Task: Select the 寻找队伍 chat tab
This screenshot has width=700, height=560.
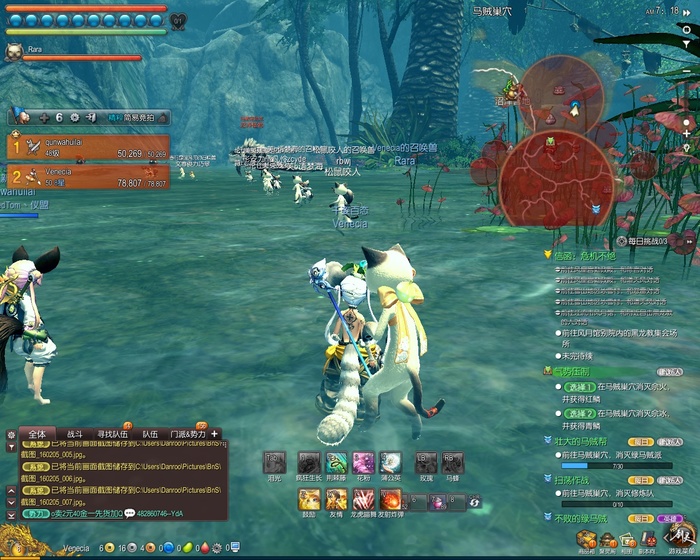Action: pyautogui.click(x=112, y=434)
